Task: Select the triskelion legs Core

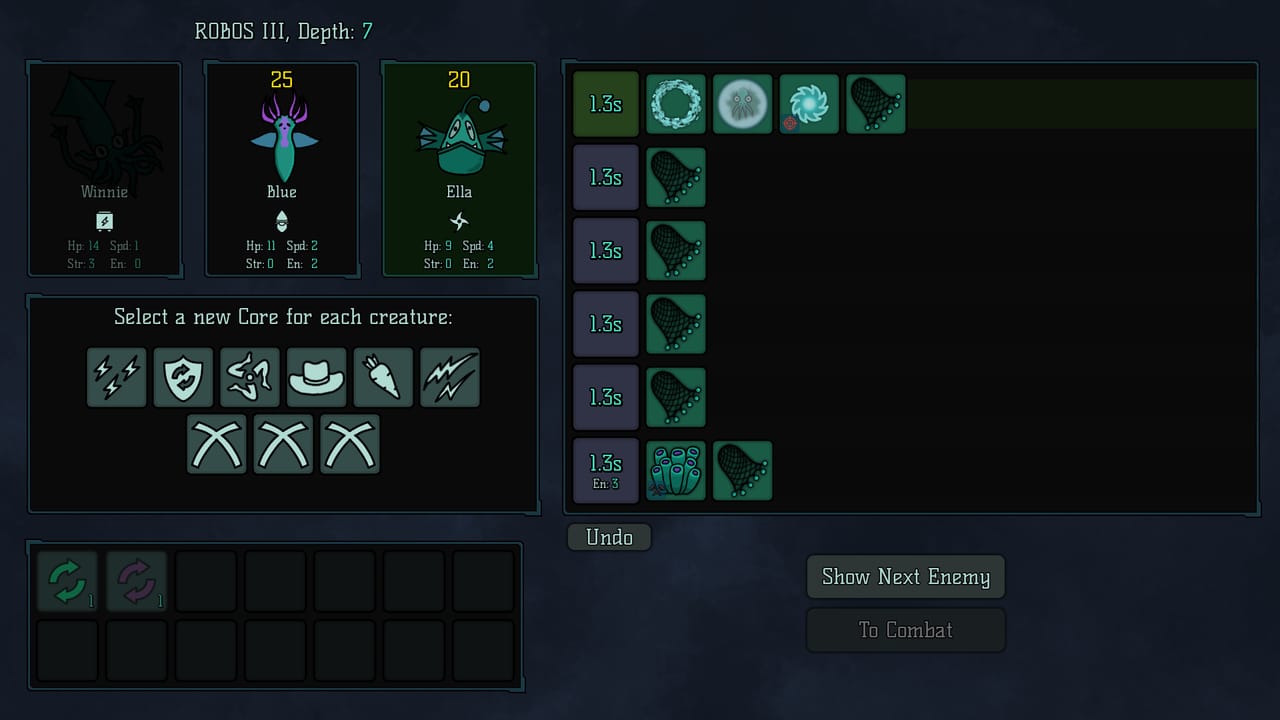Action: click(250, 377)
